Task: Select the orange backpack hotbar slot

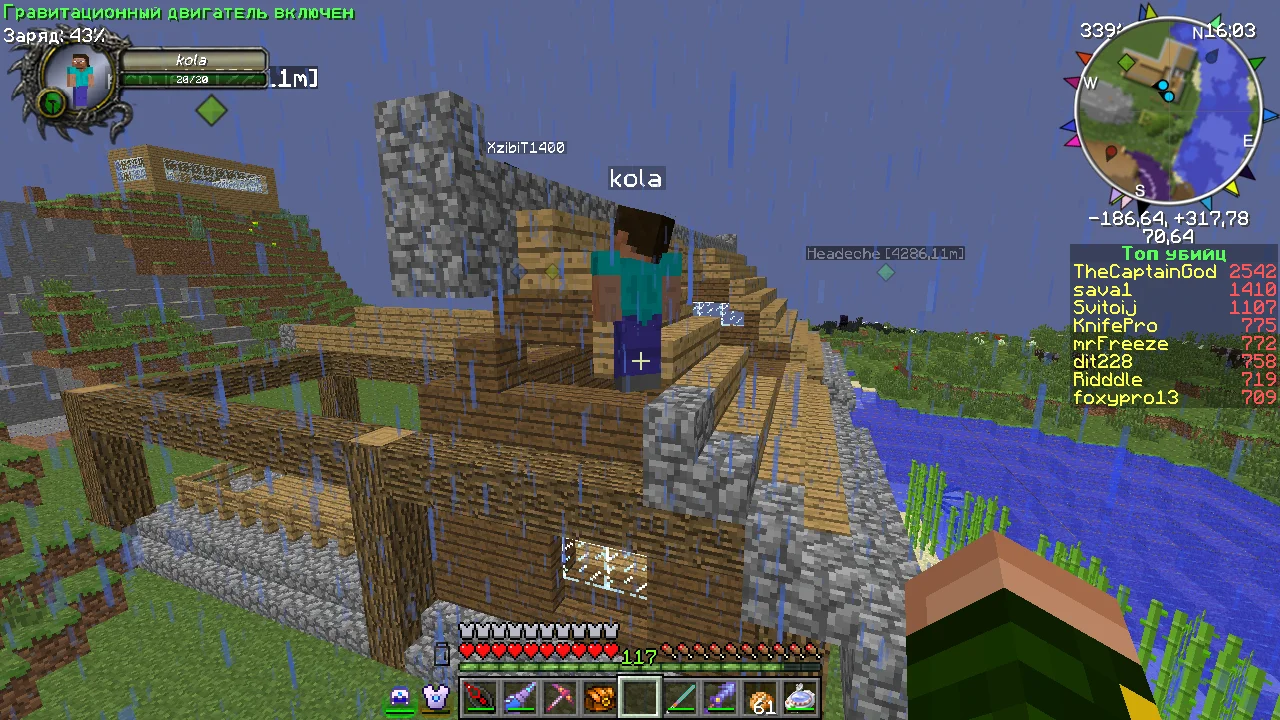Action: [599, 696]
